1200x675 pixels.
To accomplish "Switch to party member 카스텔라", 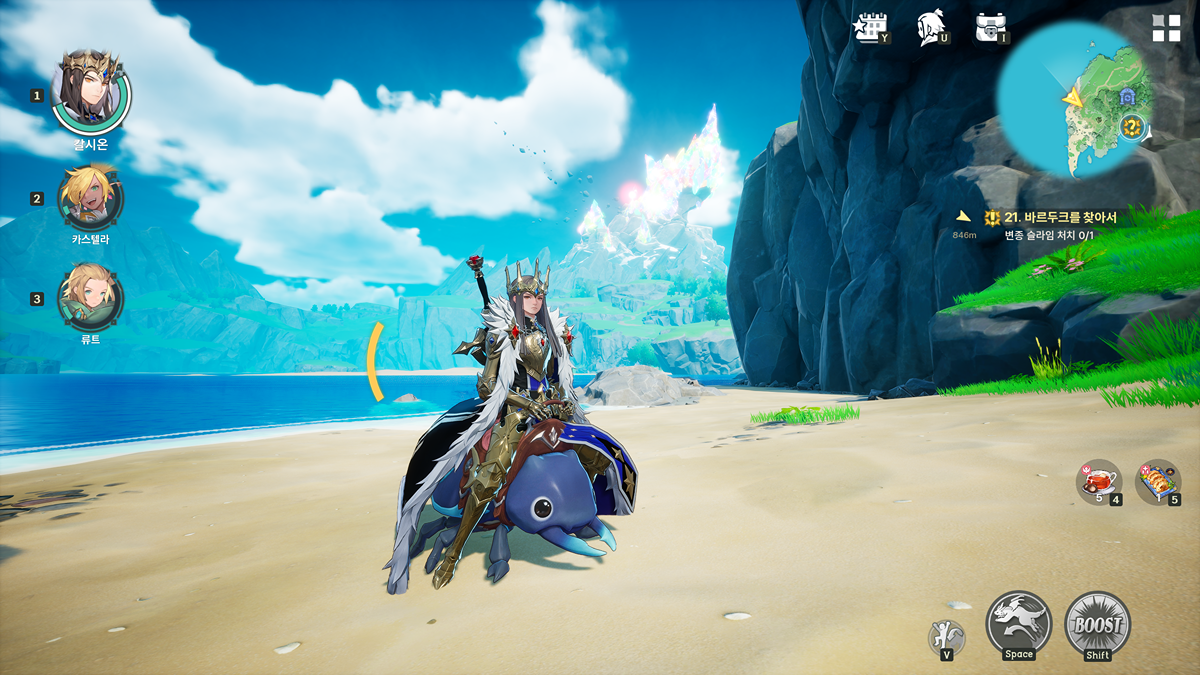I will (x=91, y=197).
